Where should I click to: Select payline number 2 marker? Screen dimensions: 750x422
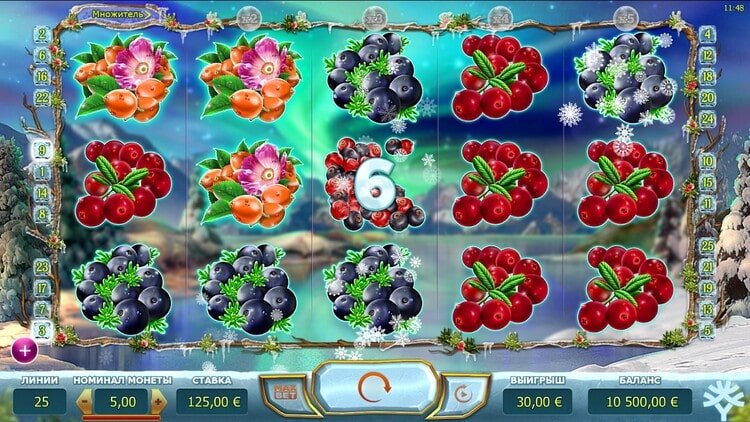pos(42,33)
